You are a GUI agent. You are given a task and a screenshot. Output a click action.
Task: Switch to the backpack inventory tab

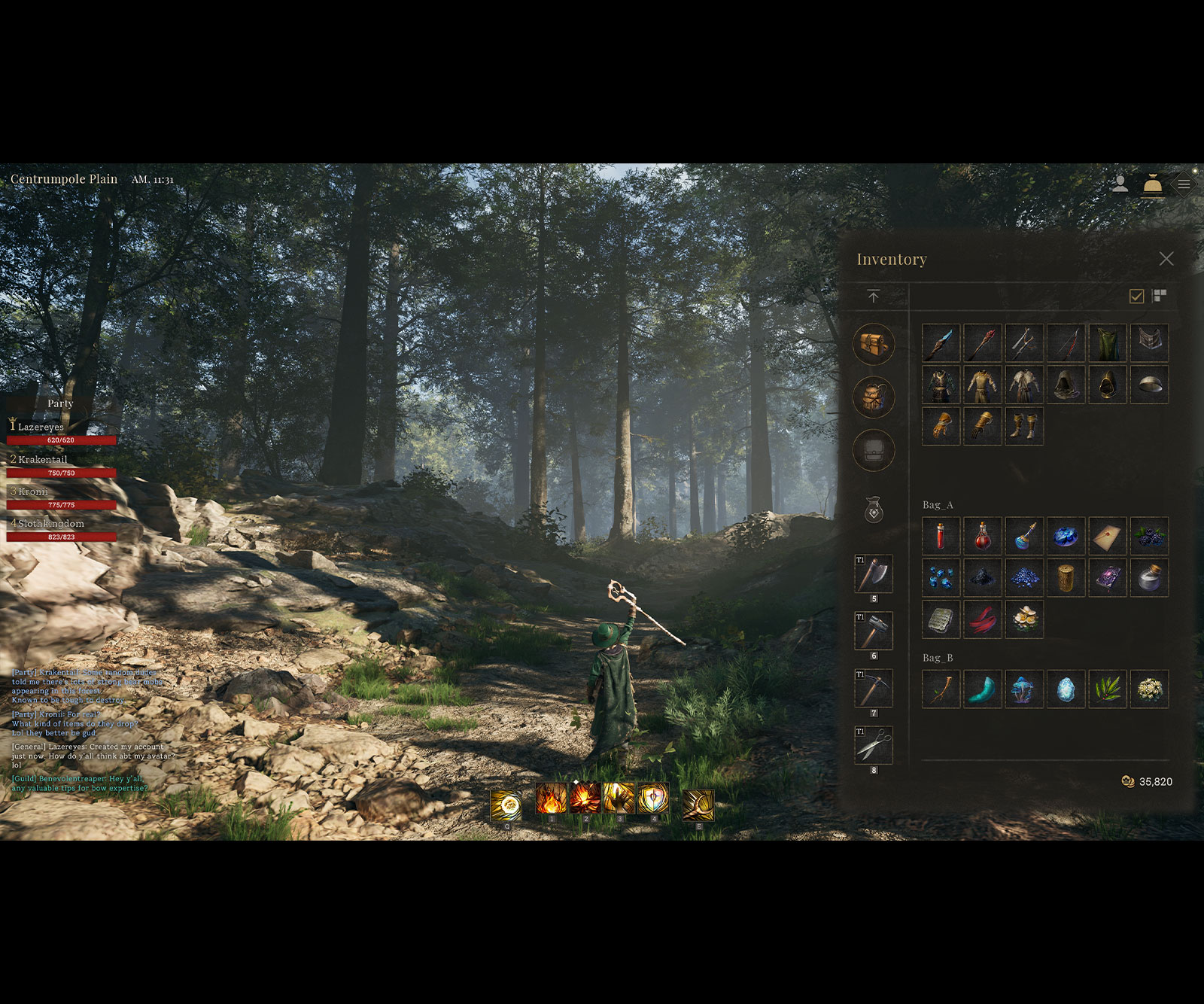[874, 397]
